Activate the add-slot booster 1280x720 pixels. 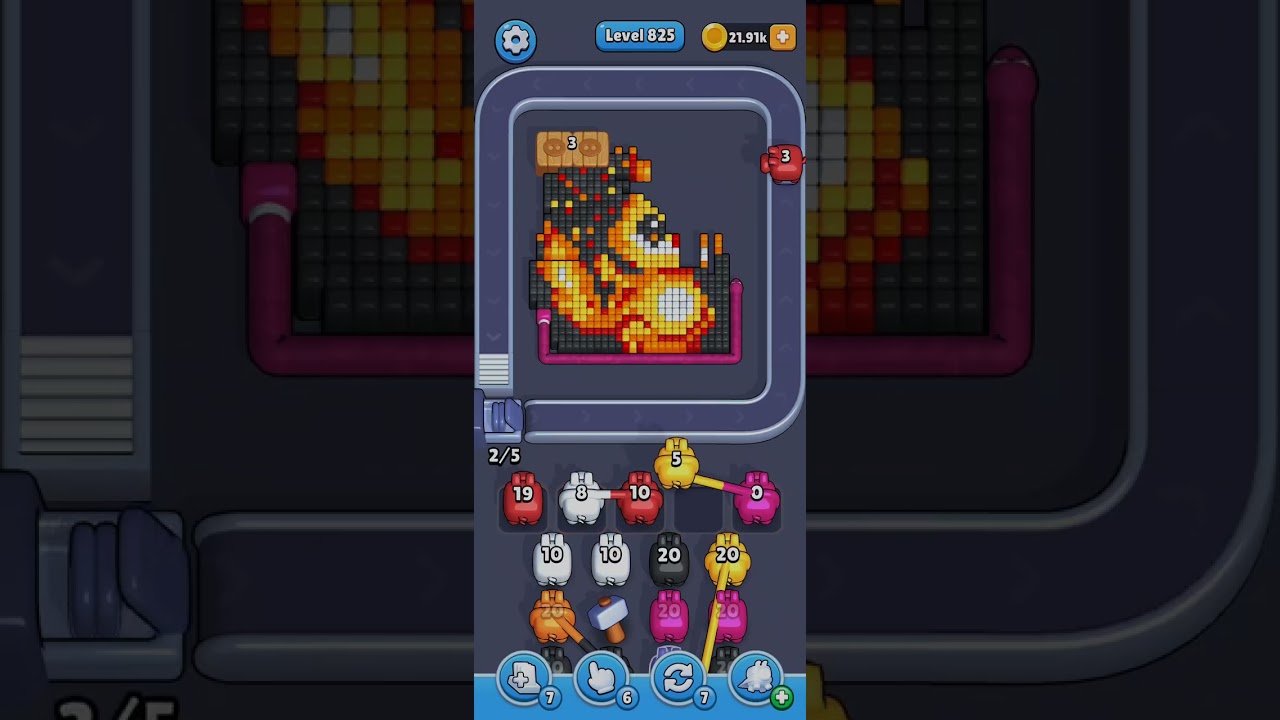(x=524, y=680)
